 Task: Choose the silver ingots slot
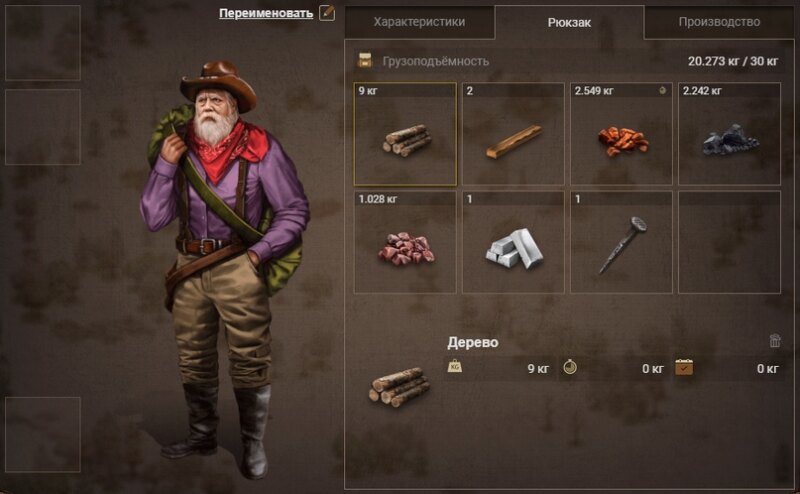tap(513, 243)
